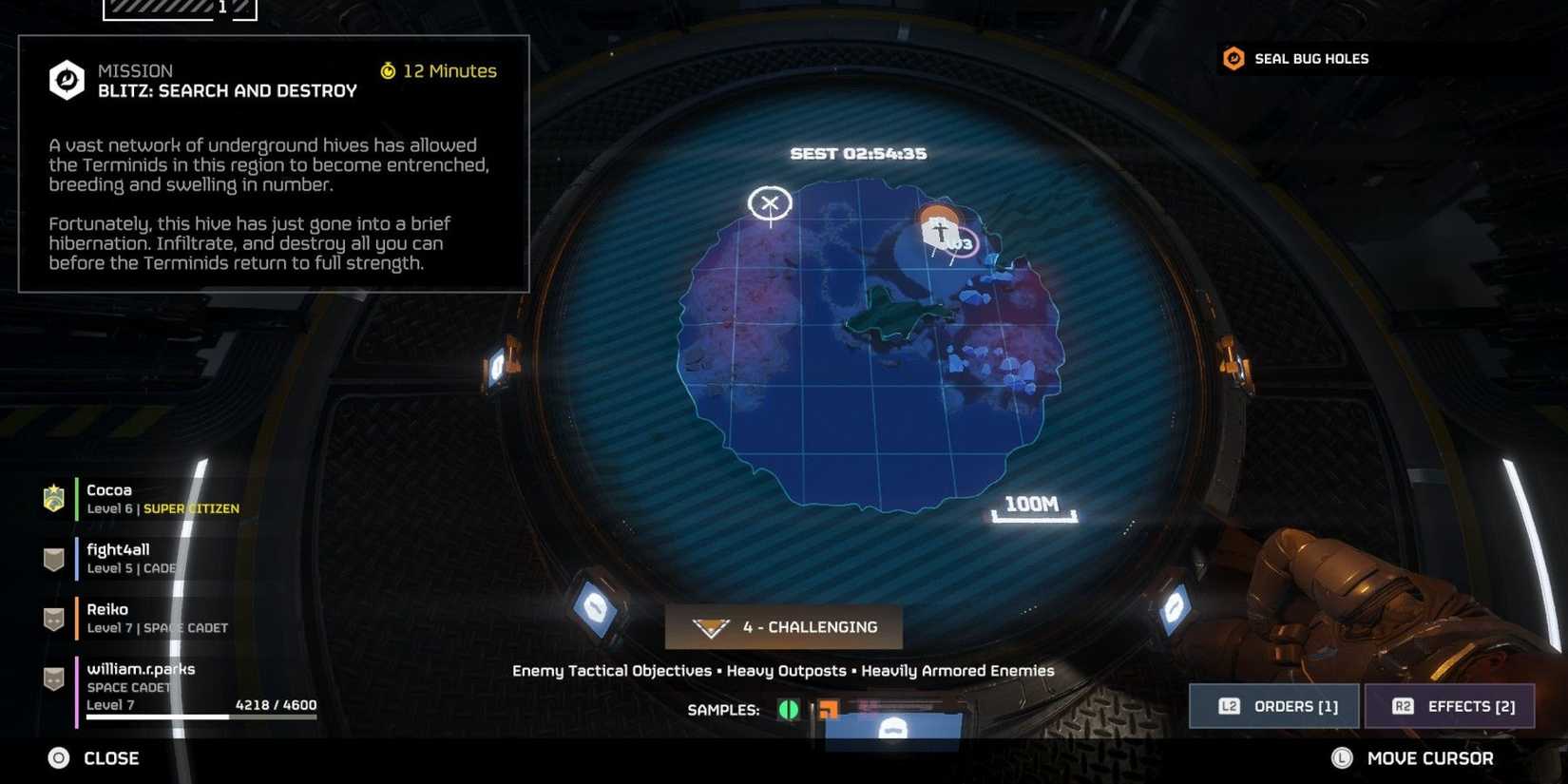Click the clock icon beside 12 Minutes
This screenshot has width=1568, height=784.
[388, 70]
